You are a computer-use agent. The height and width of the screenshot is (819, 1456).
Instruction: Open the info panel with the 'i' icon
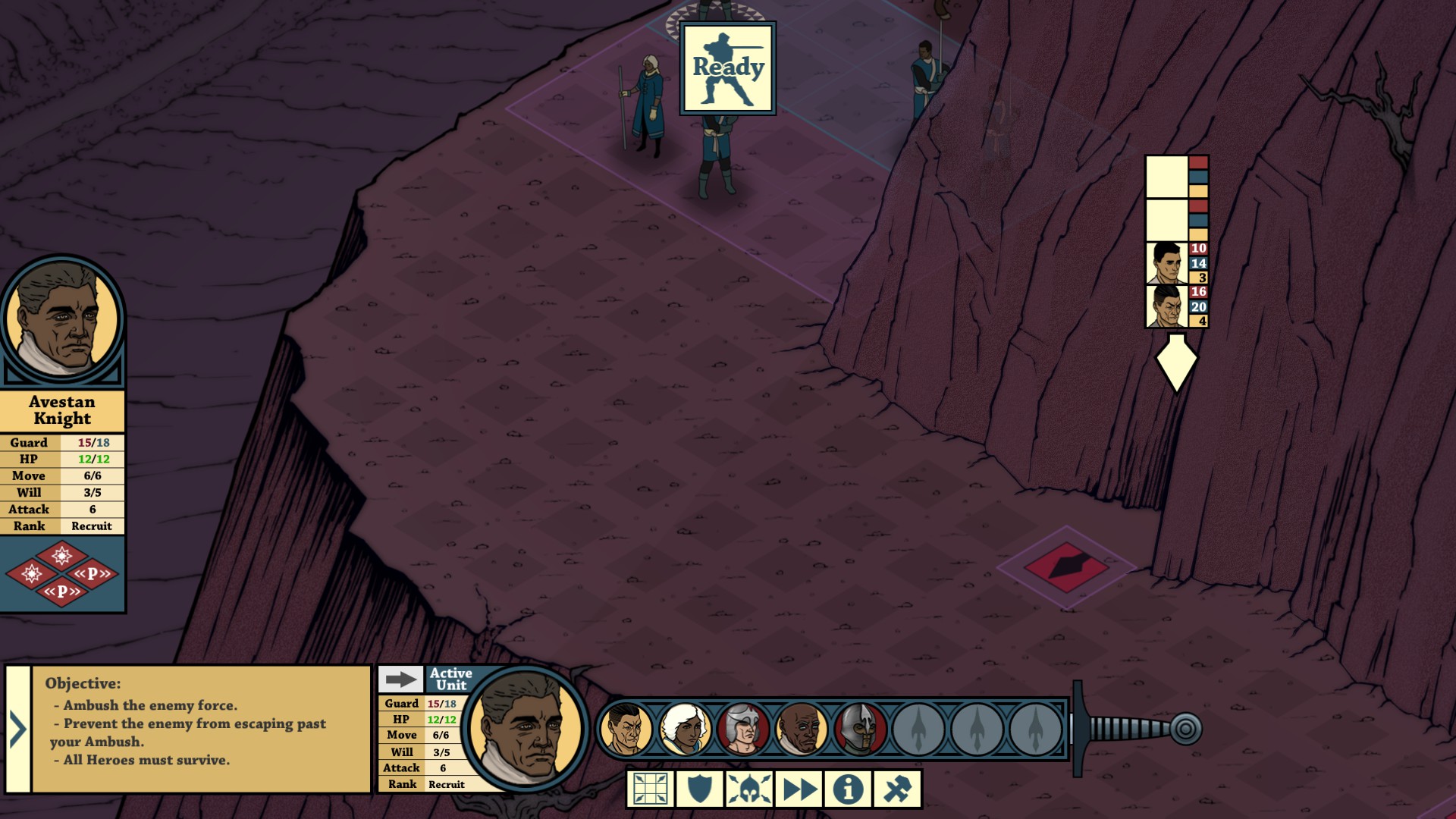[848, 789]
